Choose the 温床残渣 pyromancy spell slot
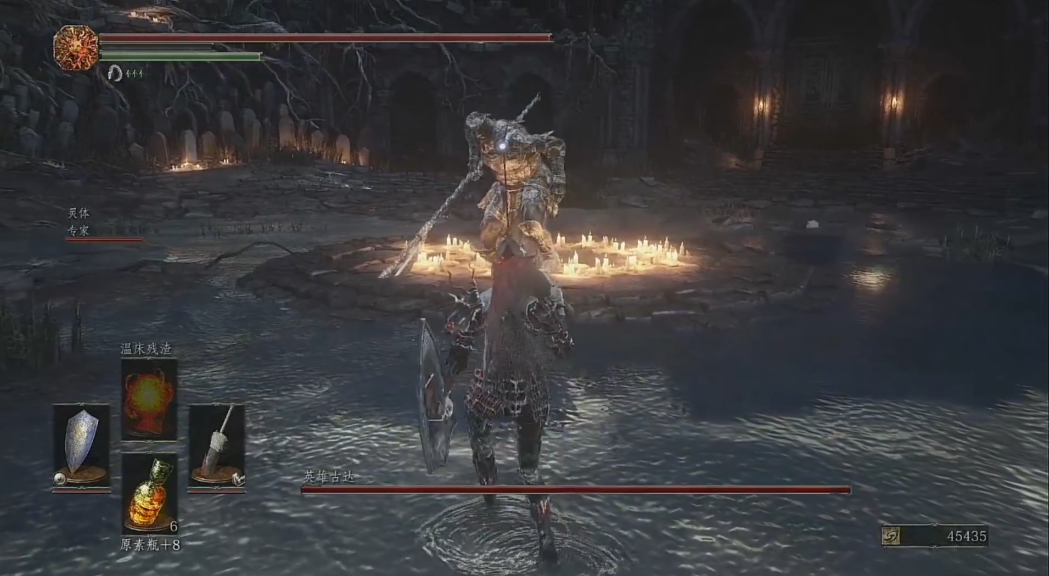This screenshot has width=1049, height=576. (149, 399)
